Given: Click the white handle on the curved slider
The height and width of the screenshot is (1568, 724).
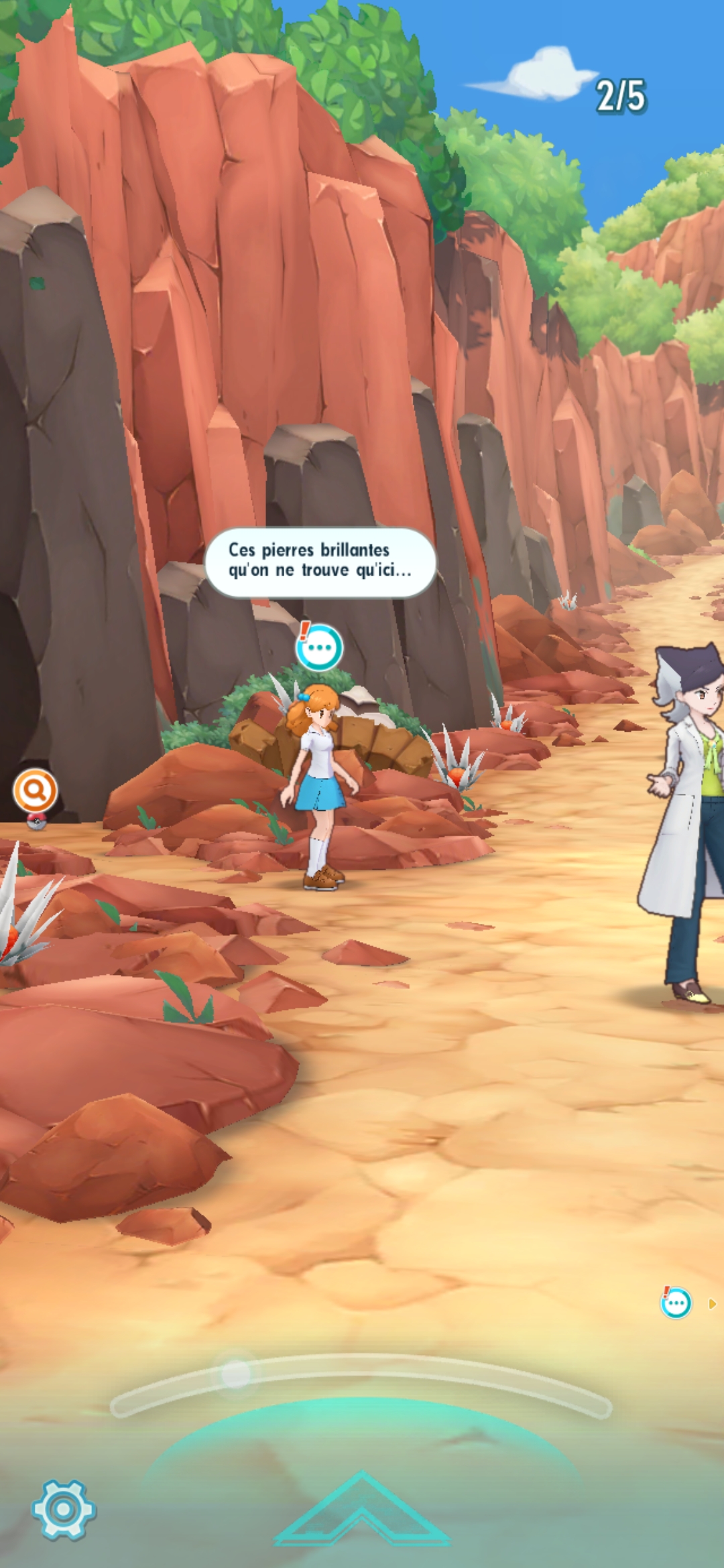Looking at the screenshot, I should 236,1374.
